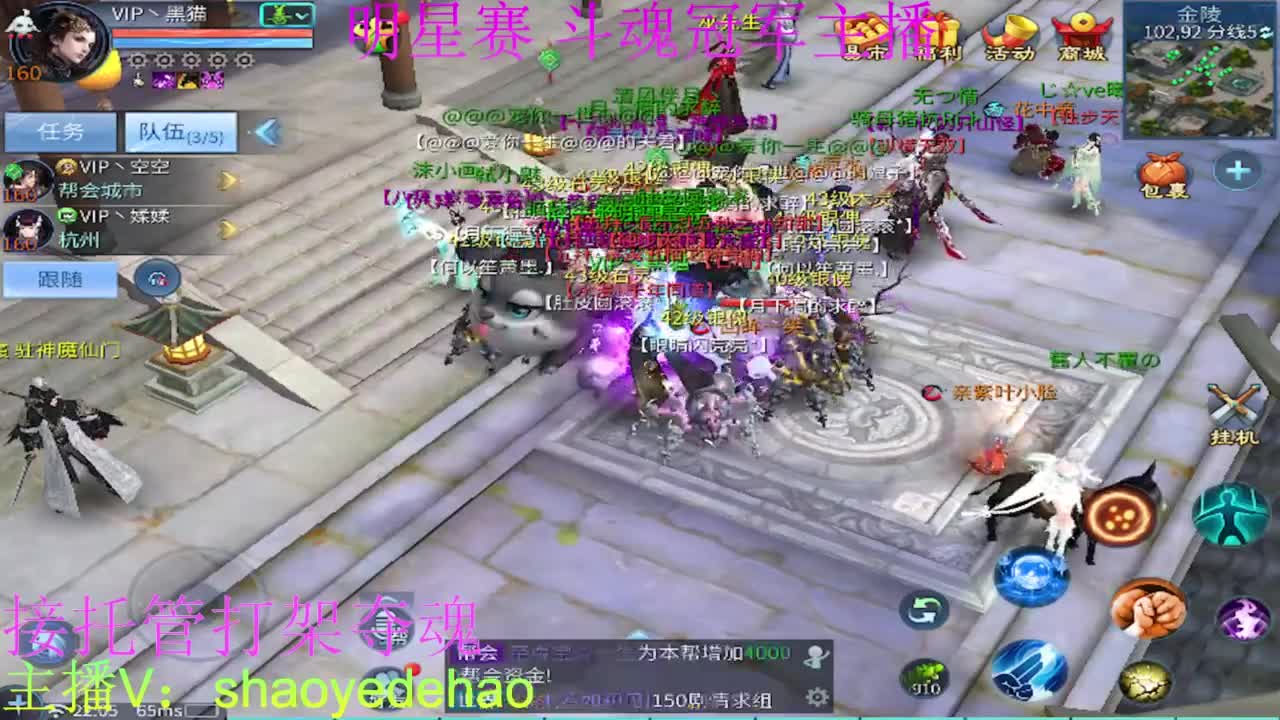
Task: Switch server line via 分线5 arrows
Action: tap(1266, 34)
